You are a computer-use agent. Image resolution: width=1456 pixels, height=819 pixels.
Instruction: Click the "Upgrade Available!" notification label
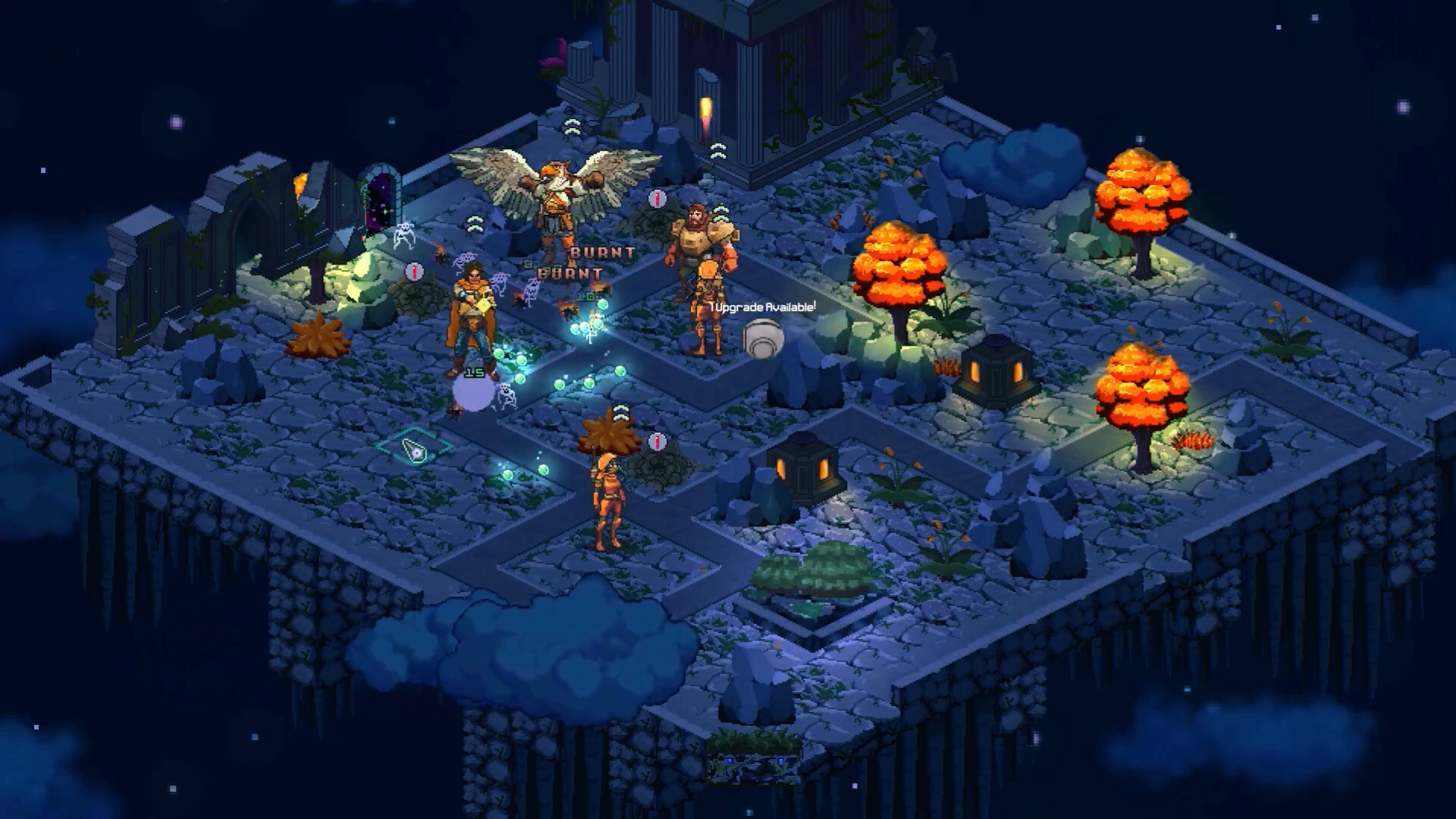coord(764,307)
